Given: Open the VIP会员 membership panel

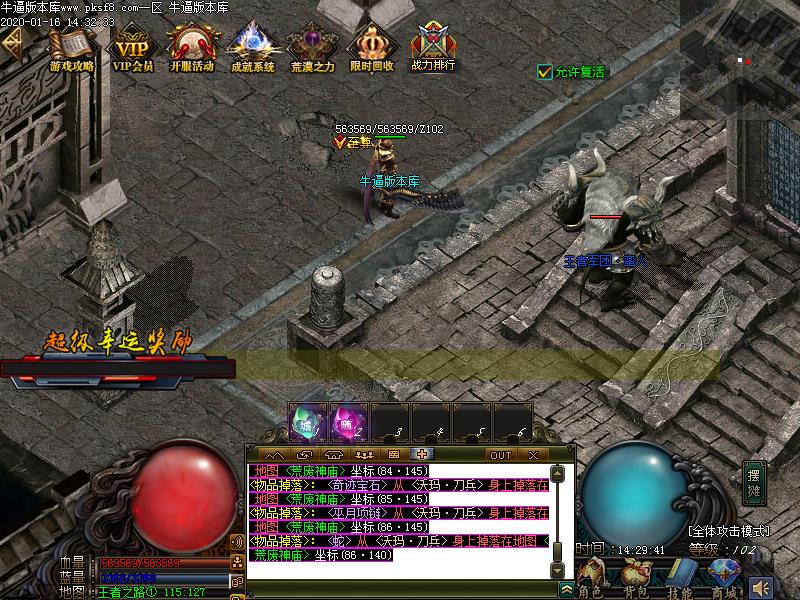Looking at the screenshot, I should [132, 48].
